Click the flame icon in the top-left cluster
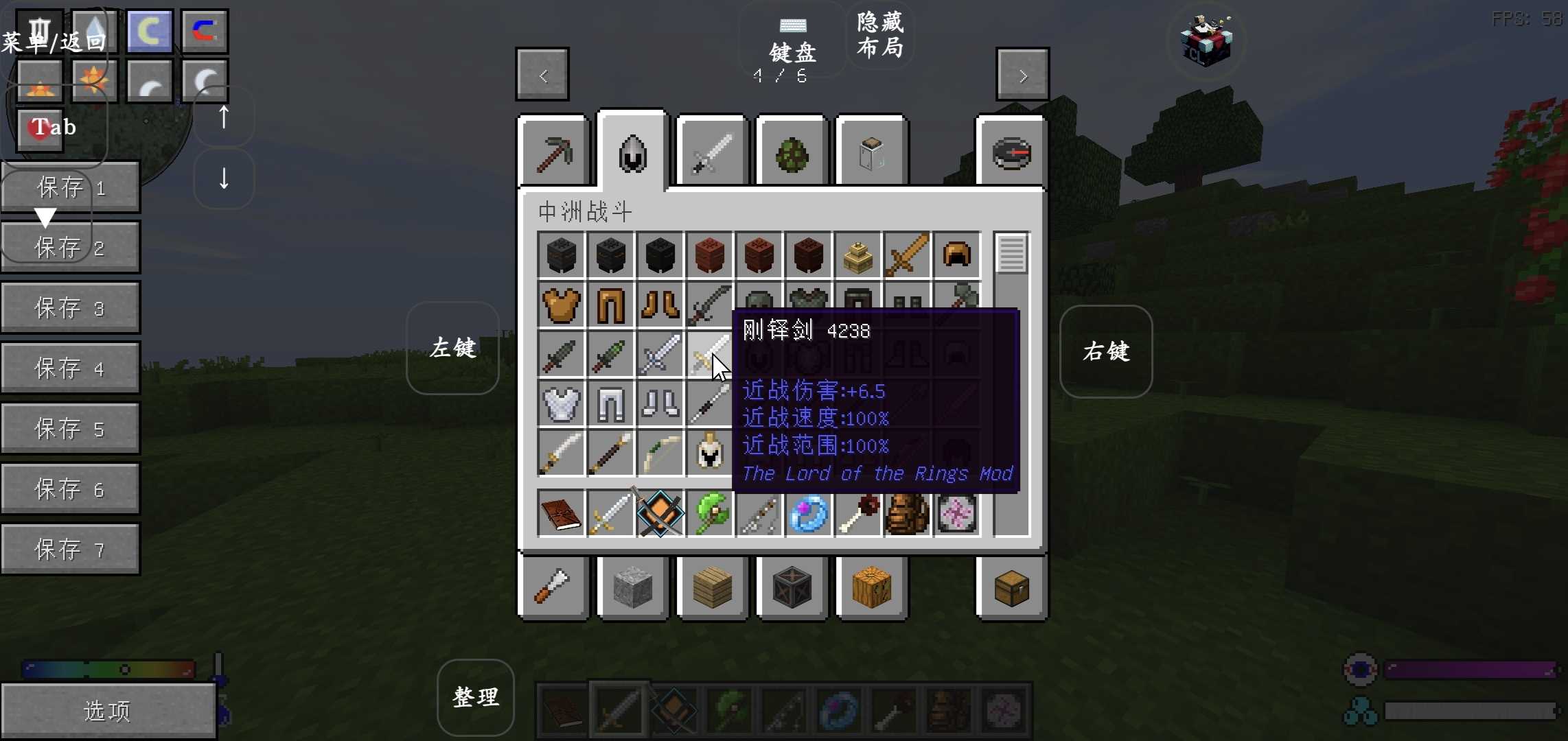Viewport: 1568px width, 741px height. click(x=39, y=81)
